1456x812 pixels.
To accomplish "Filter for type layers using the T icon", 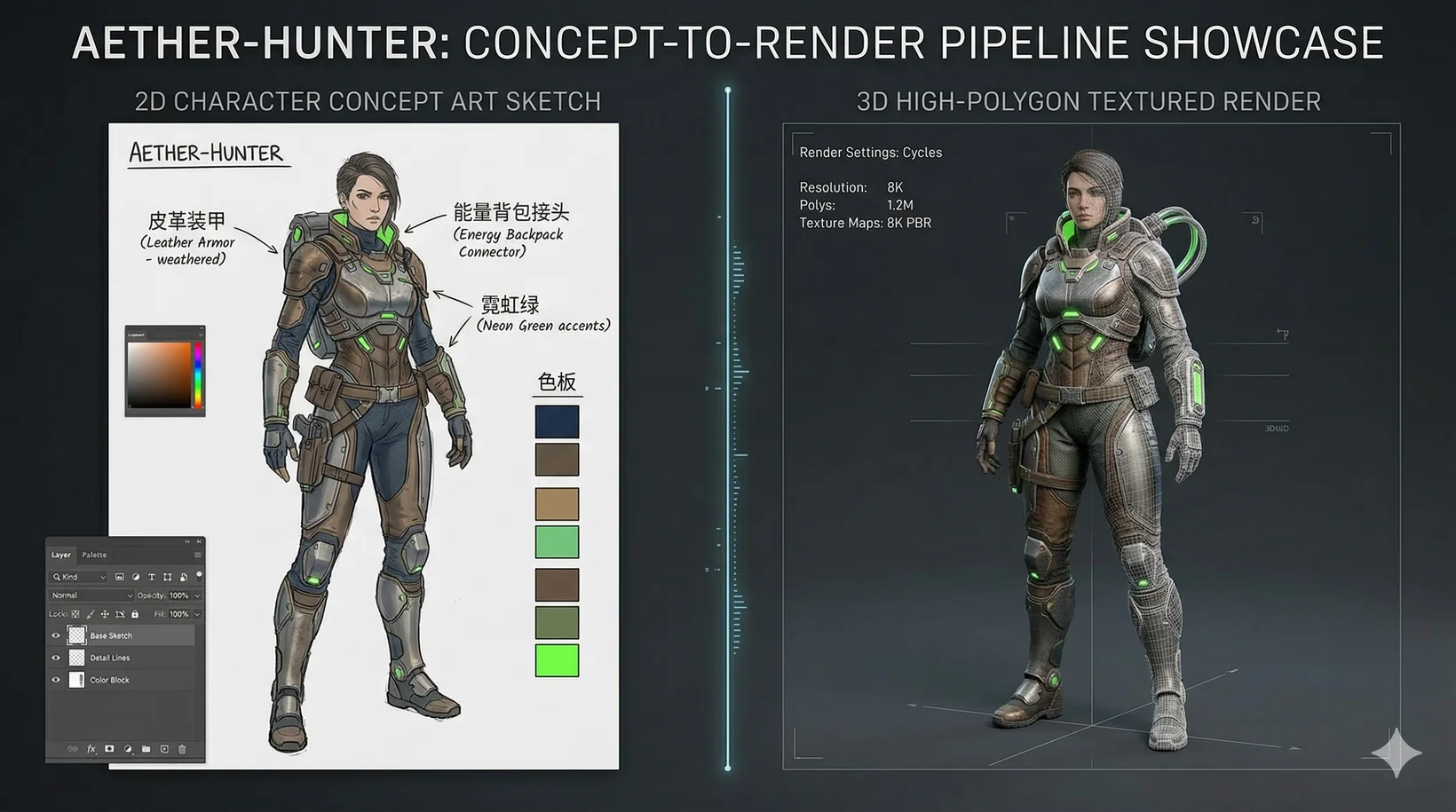I will [x=152, y=577].
